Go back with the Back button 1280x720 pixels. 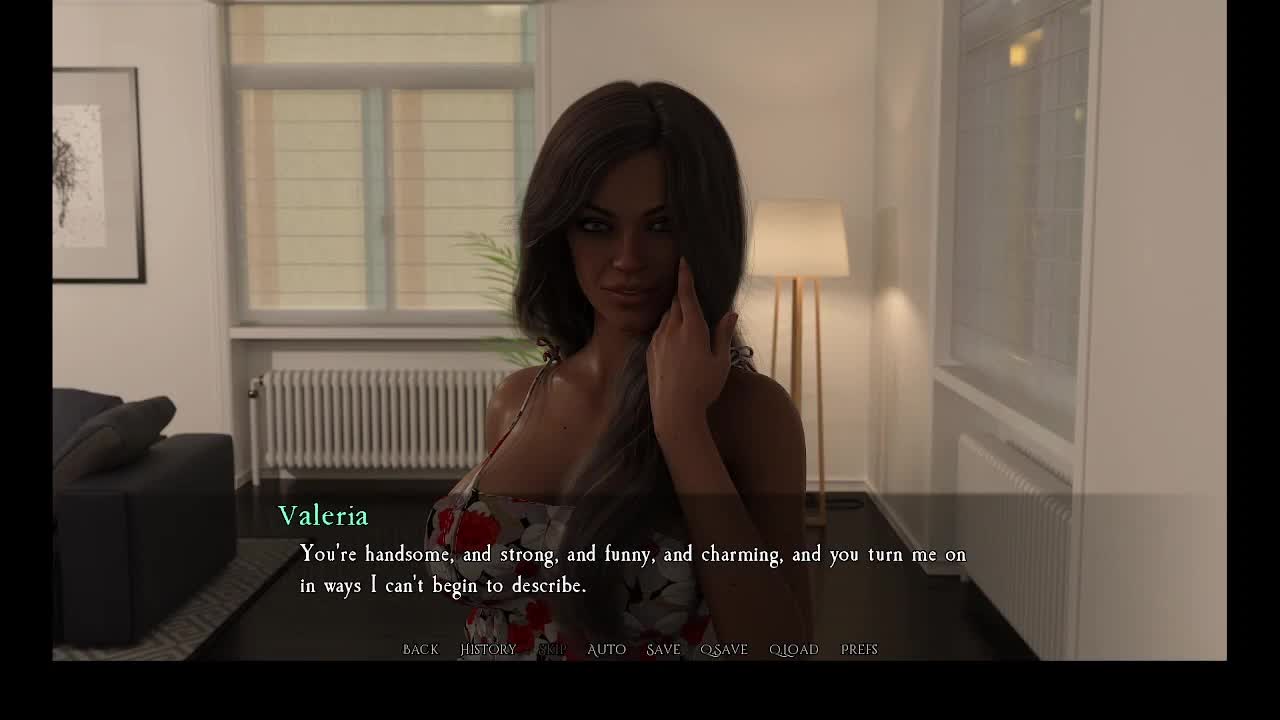click(420, 650)
